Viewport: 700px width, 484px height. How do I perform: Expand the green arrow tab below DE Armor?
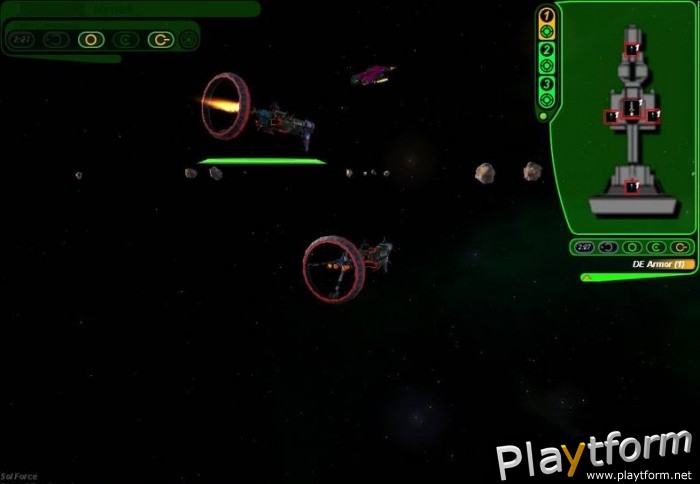tap(587, 277)
